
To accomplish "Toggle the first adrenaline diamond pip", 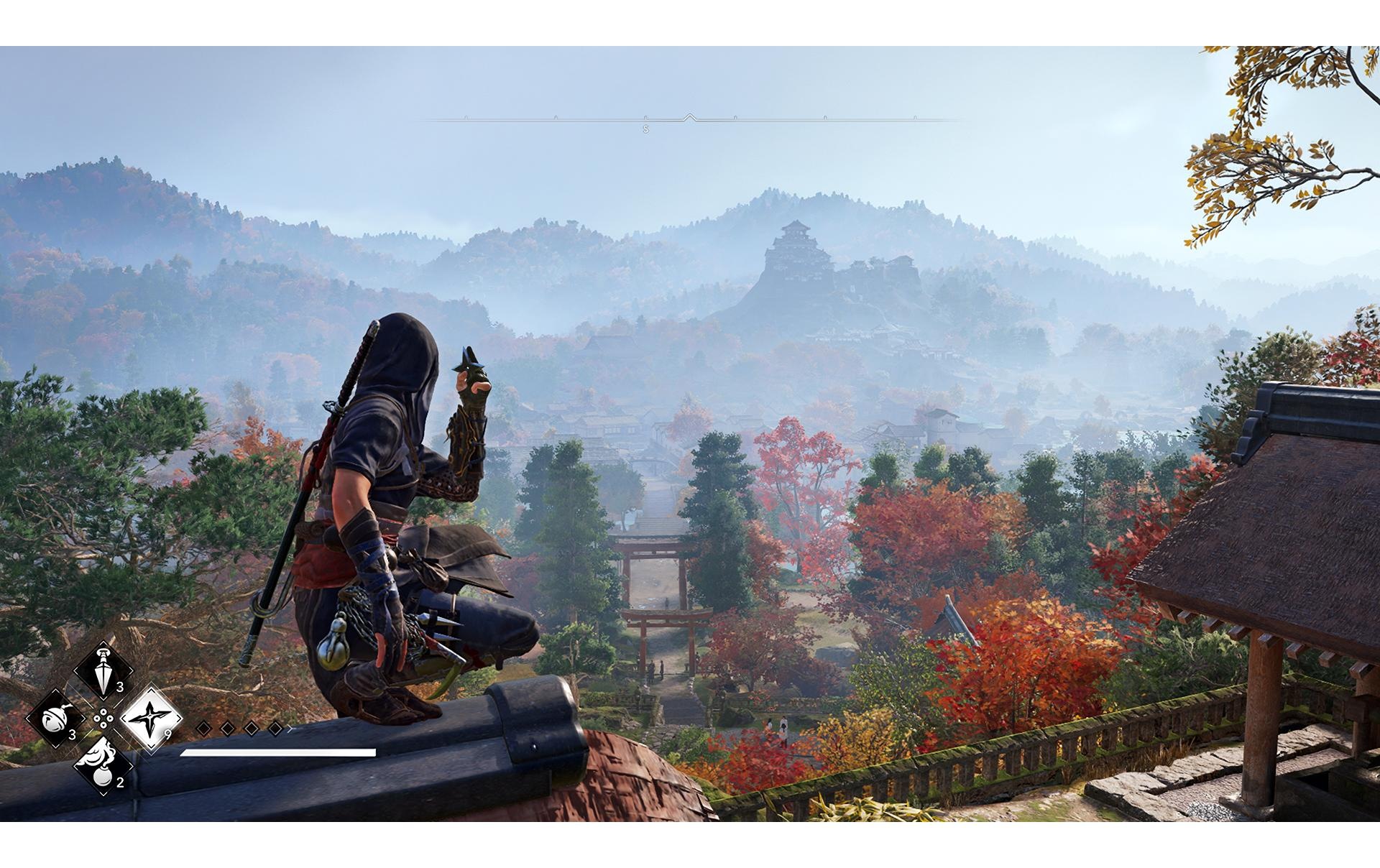I will pyautogui.click(x=204, y=728).
